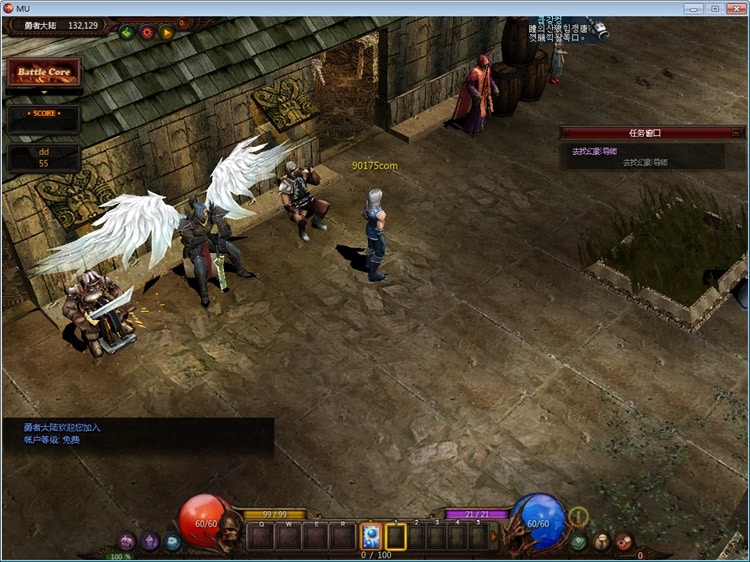Open the brown bag inventory icon
Viewport: 750px width, 562px height.
[601, 541]
